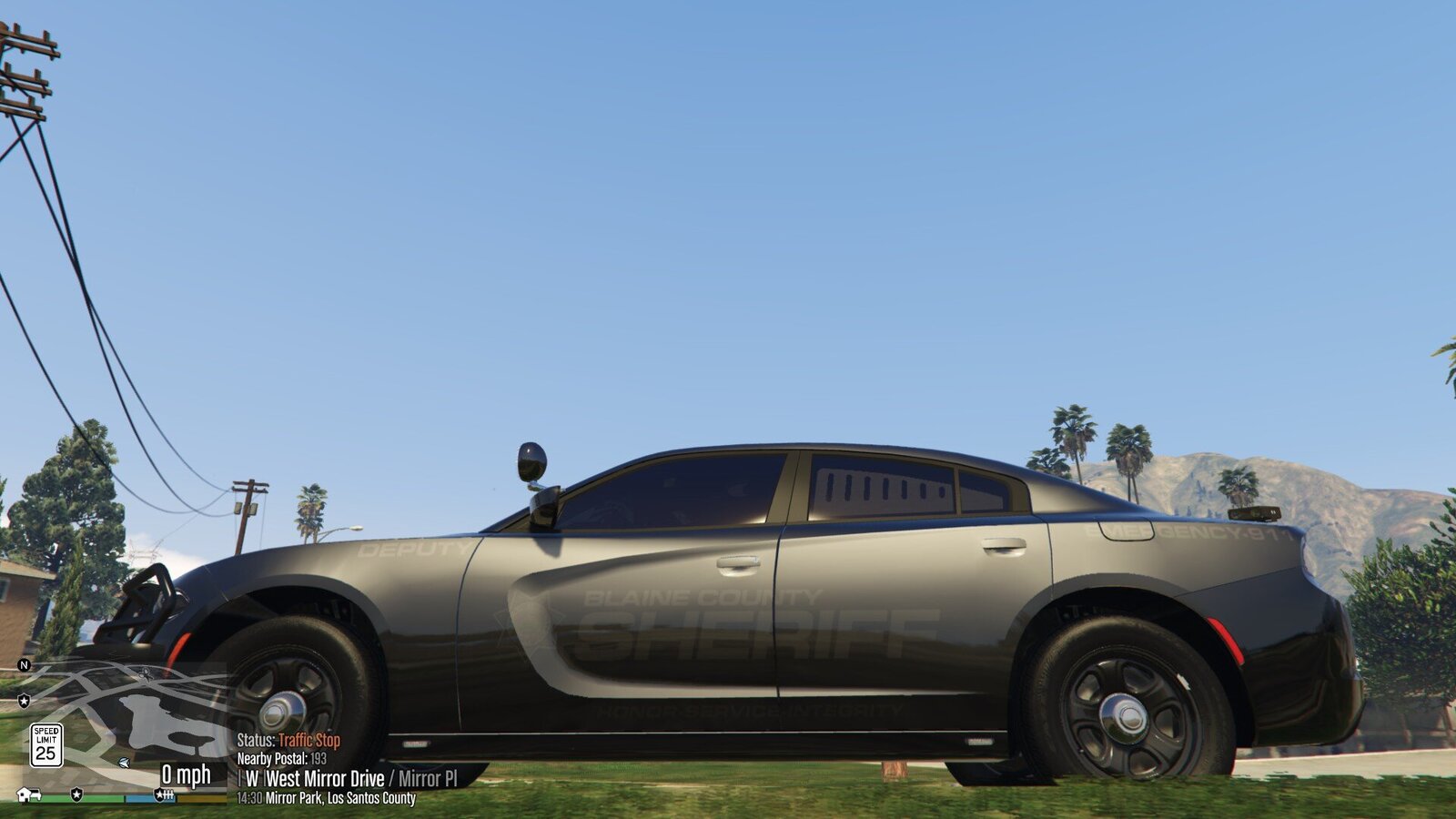Screen dimensions: 1456x819
Task: Select the north compass indicator on the minimap
Action: pyautogui.click(x=24, y=665)
